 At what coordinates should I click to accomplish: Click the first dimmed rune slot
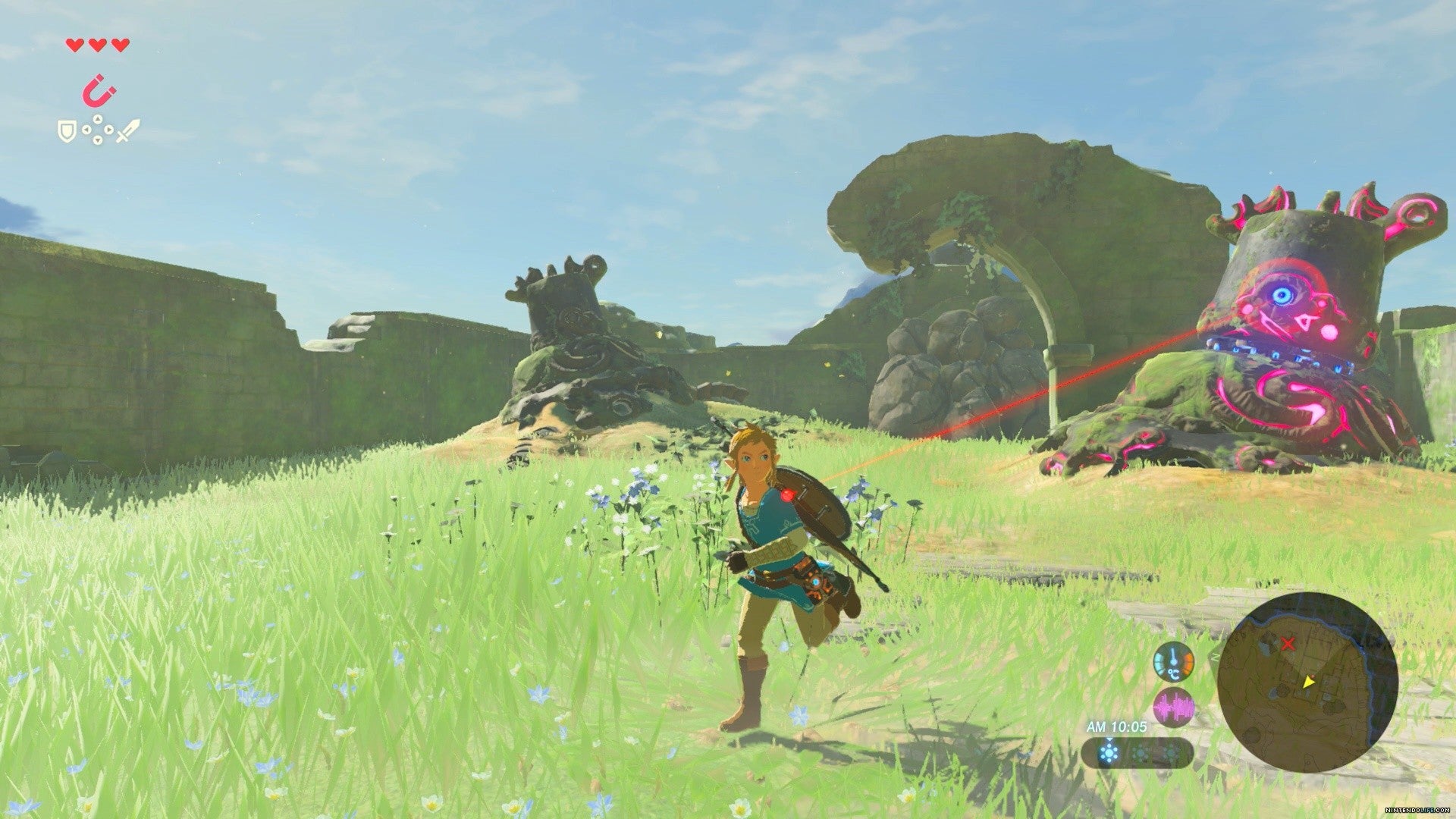tap(1140, 752)
